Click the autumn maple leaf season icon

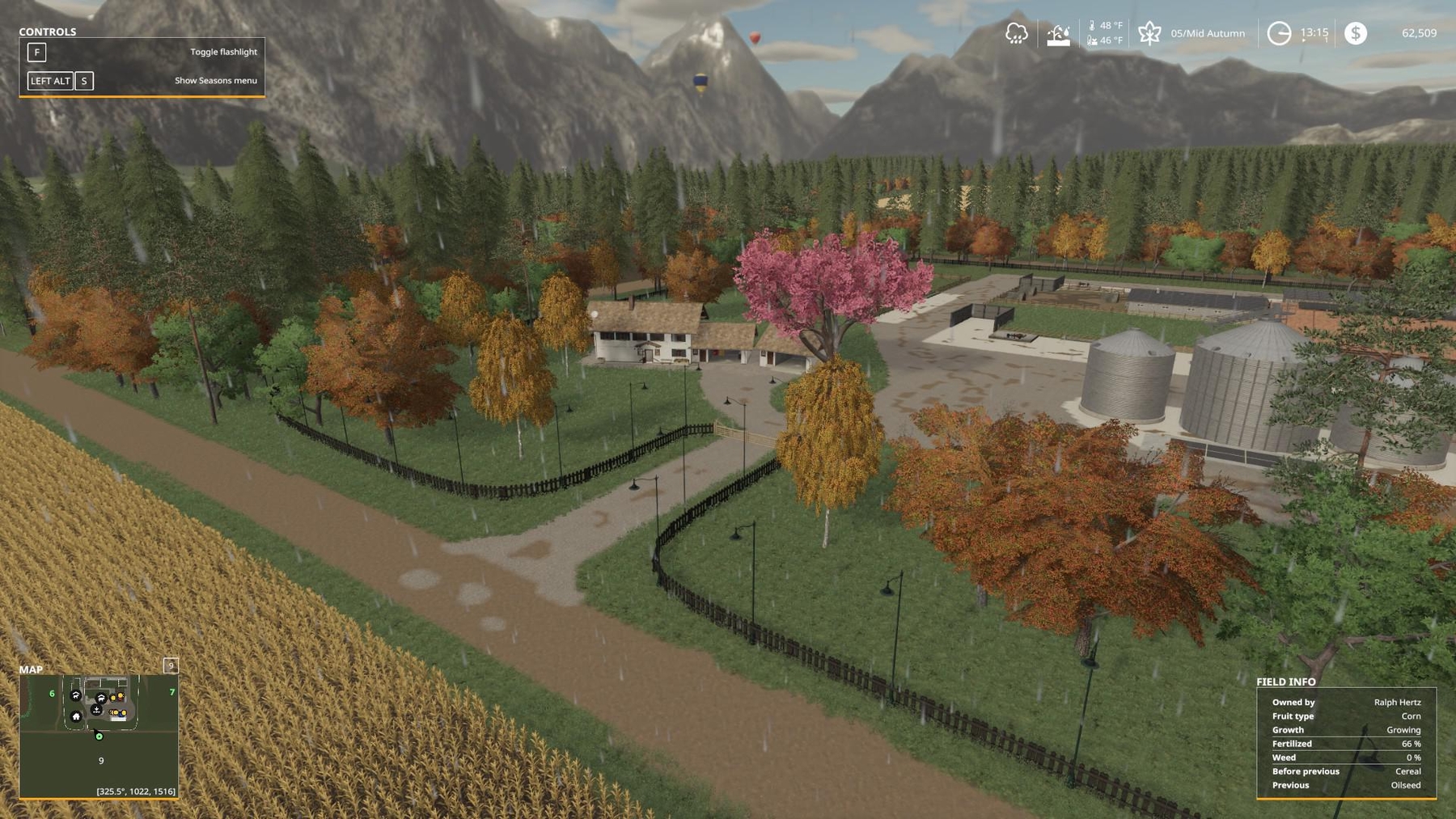pos(1149,33)
